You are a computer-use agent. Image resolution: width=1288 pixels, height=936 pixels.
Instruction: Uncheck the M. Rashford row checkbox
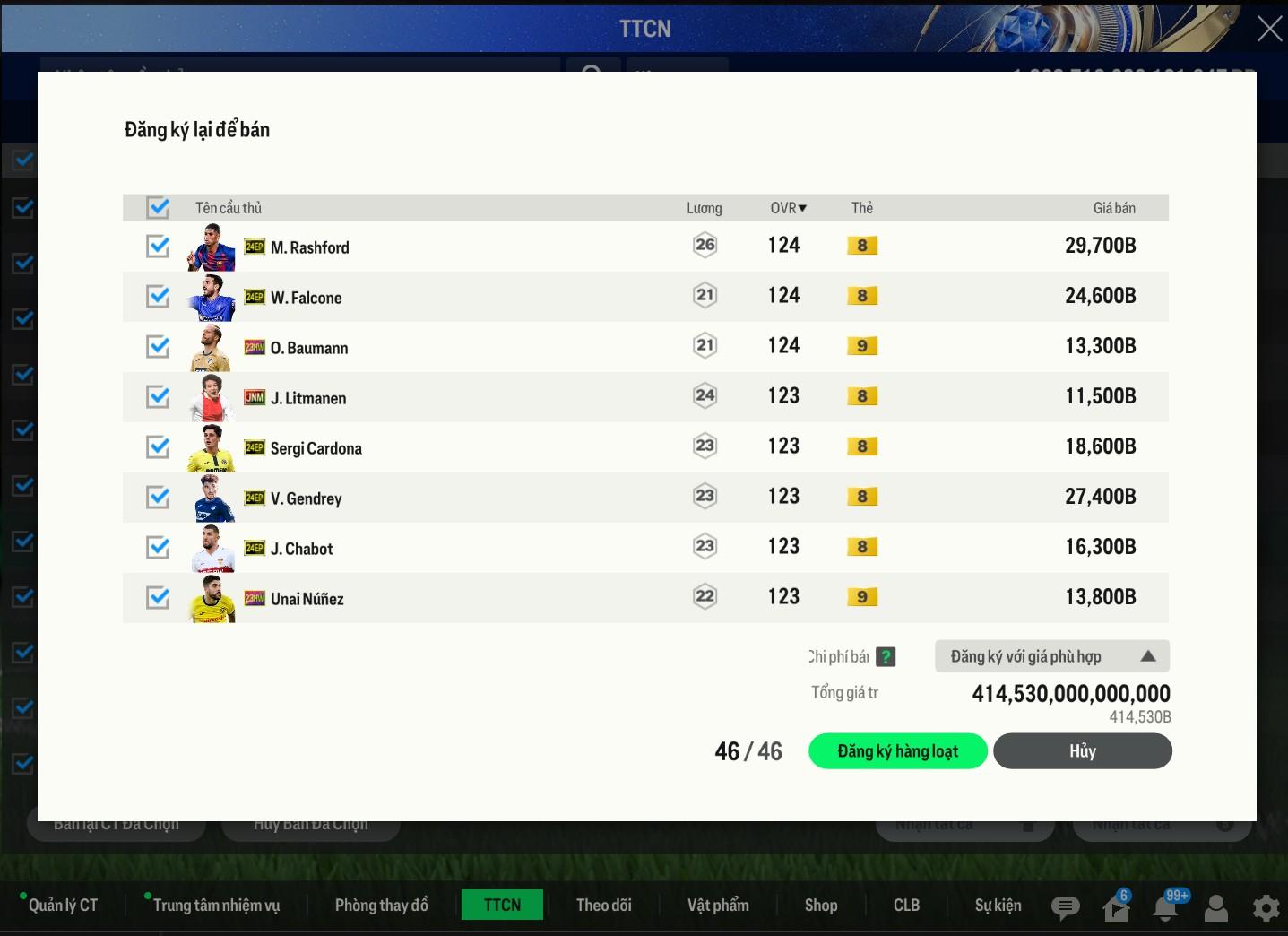158,246
